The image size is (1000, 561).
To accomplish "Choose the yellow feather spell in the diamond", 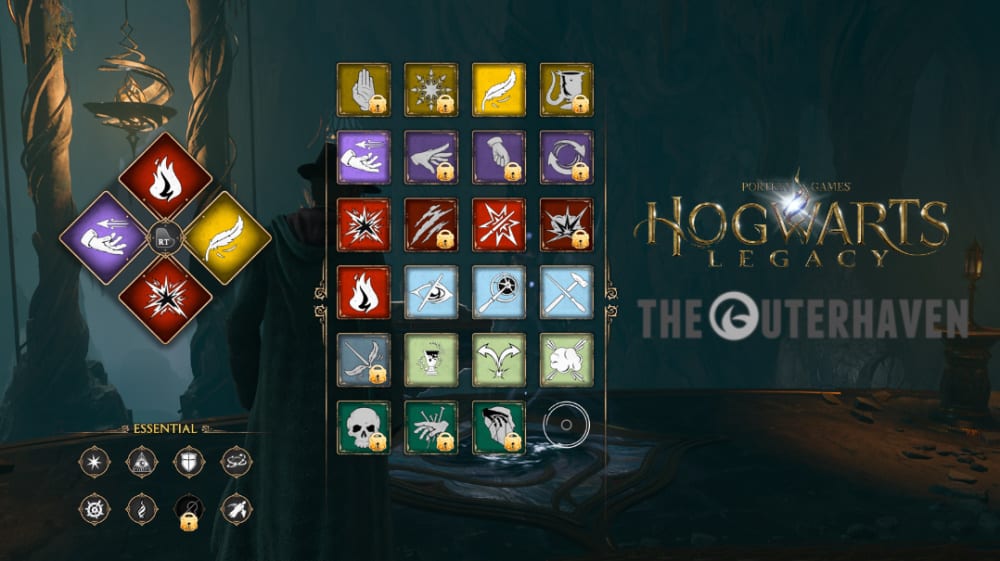I will click(x=227, y=238).
